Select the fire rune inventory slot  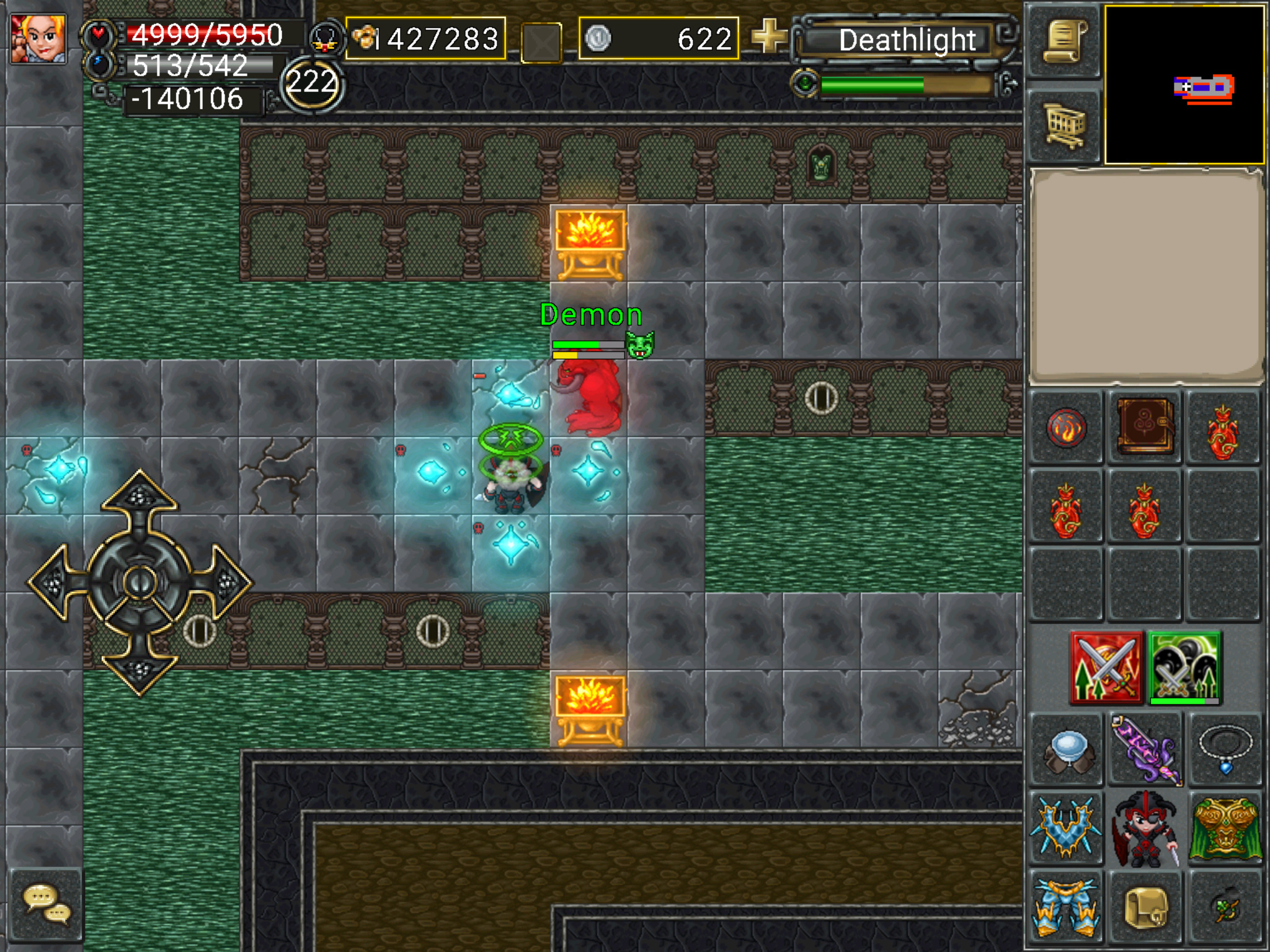(1066, 428)
